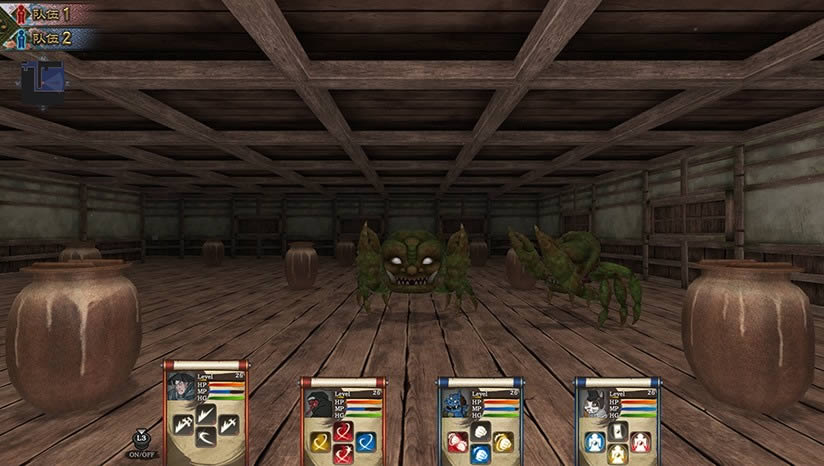Activate the blue swirl skill

366,441
